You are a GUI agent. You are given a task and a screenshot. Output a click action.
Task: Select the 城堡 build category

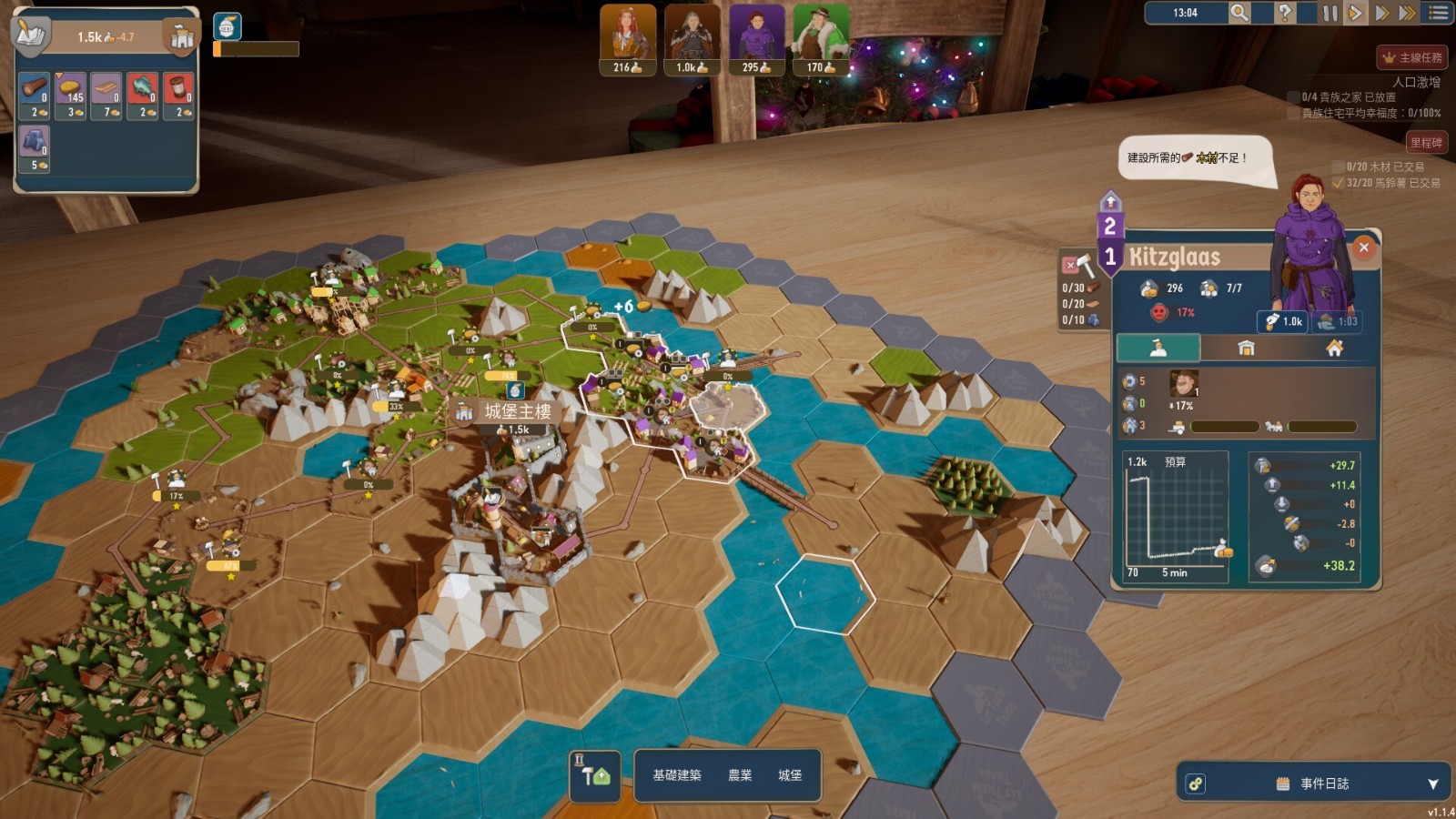[790, 775]
